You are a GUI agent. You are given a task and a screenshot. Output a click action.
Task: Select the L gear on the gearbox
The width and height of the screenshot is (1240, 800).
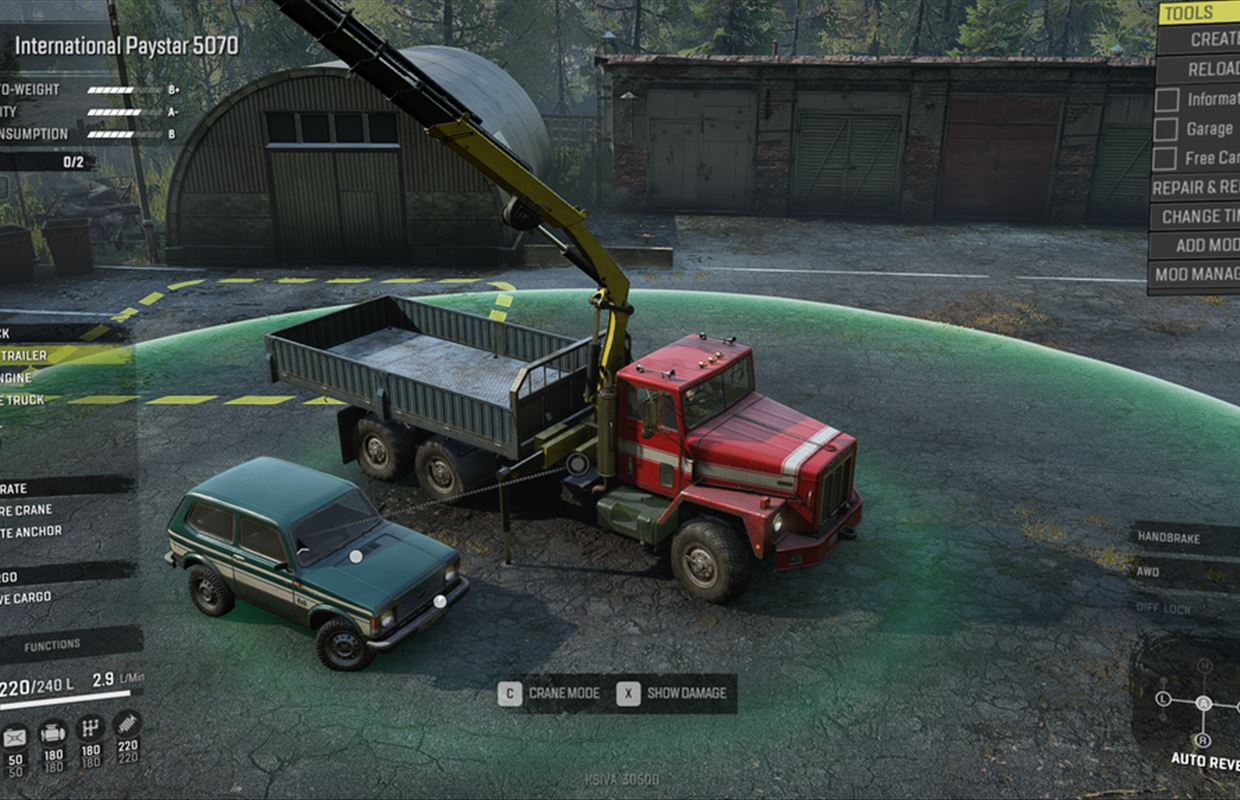[1163, 699]
